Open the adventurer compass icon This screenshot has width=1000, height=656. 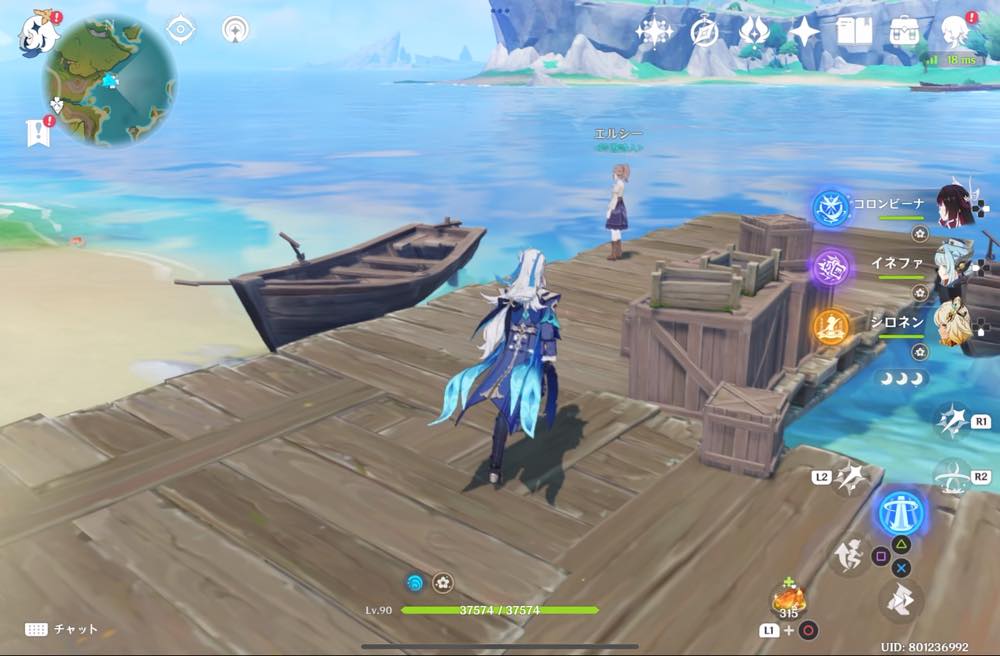[704, 32]
